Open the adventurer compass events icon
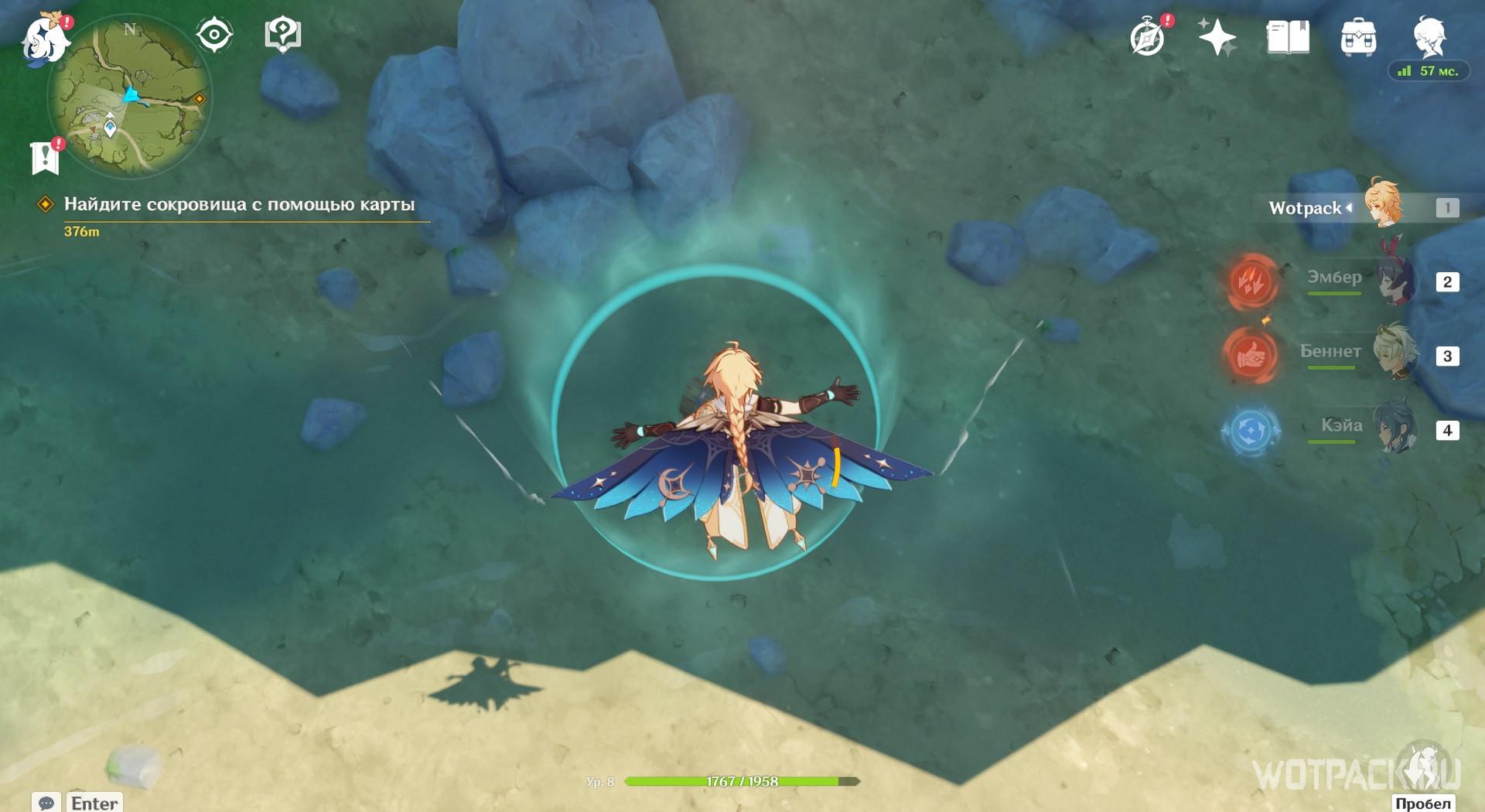The width and height of the screenshot is (1485, 812). coord(1147,37)
